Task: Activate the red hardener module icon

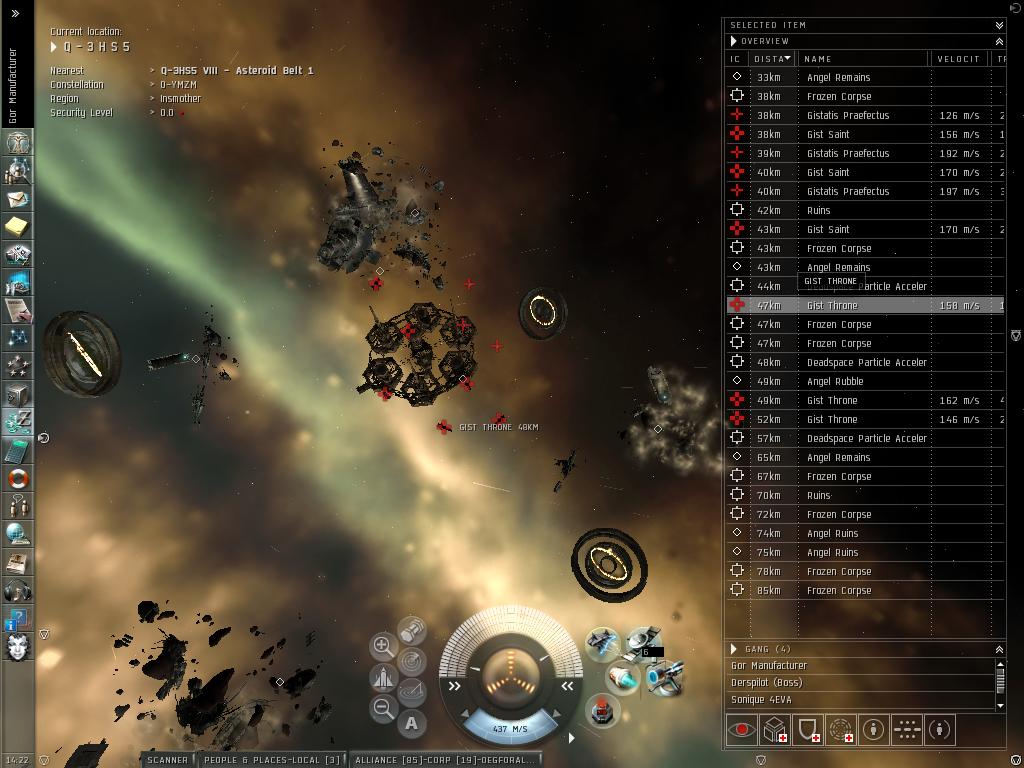Action: (601, 711)
